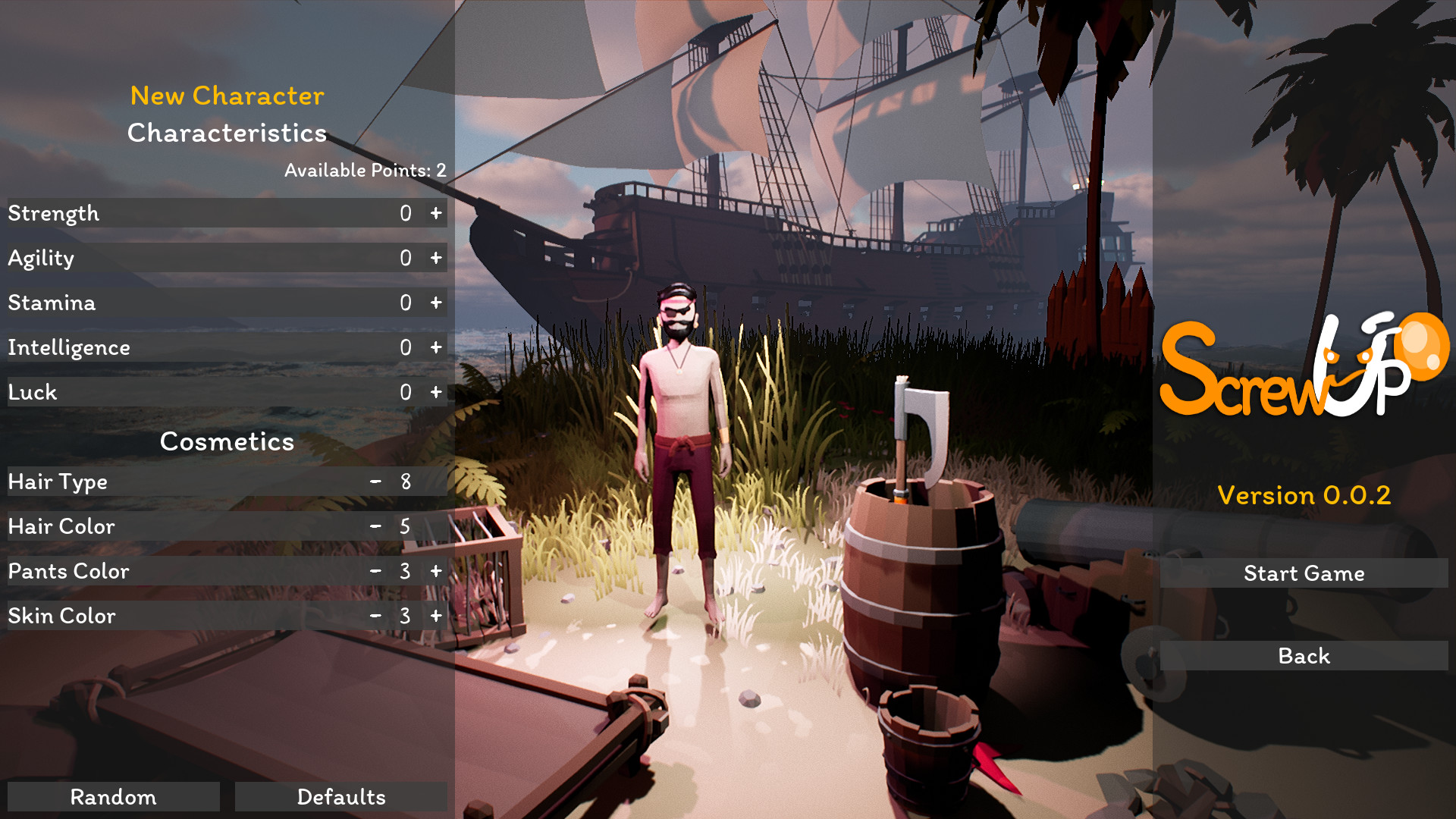
Task: Reset settings with the Defaults button
Action: click(x=341, y=797)
